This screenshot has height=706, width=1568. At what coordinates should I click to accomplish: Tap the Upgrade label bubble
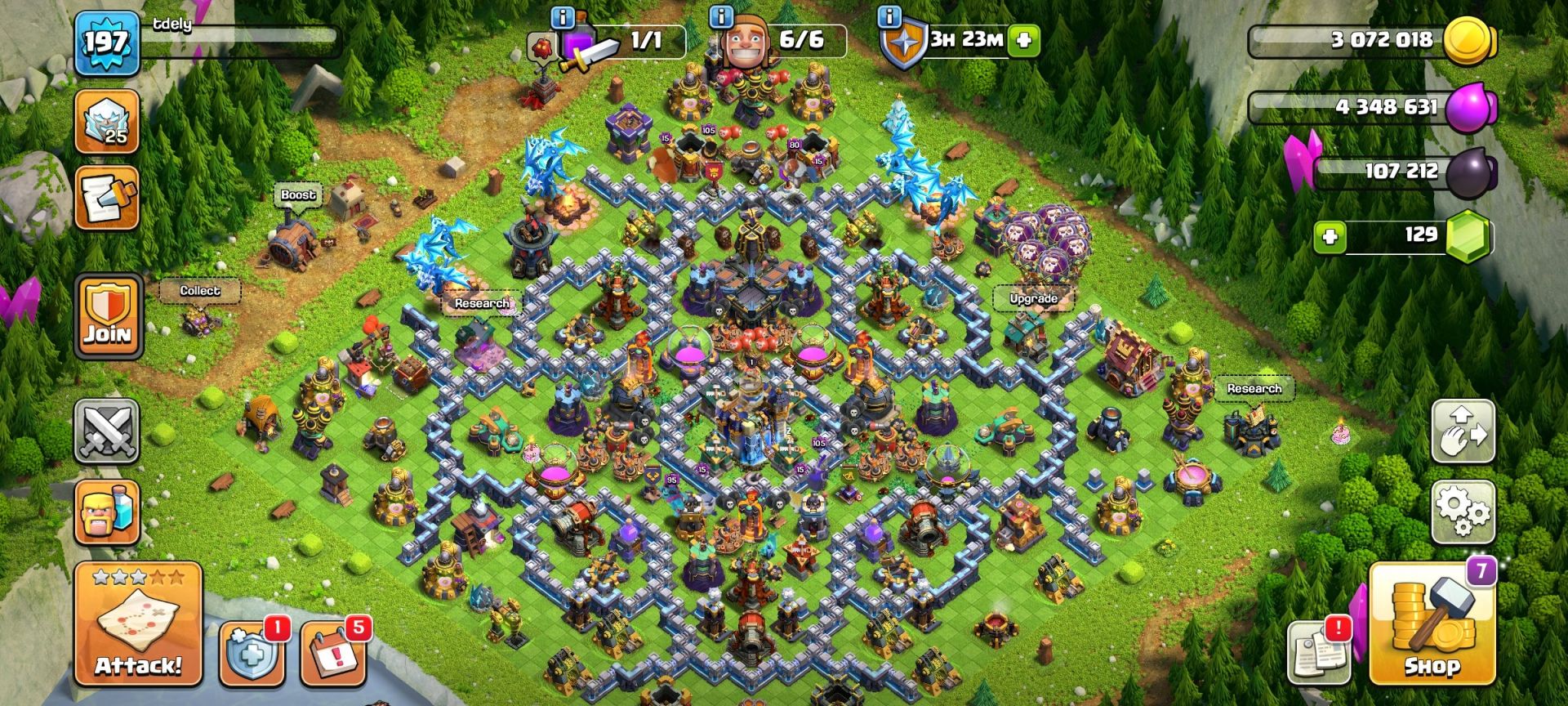pyautogui.click(x=1033, y=298)
